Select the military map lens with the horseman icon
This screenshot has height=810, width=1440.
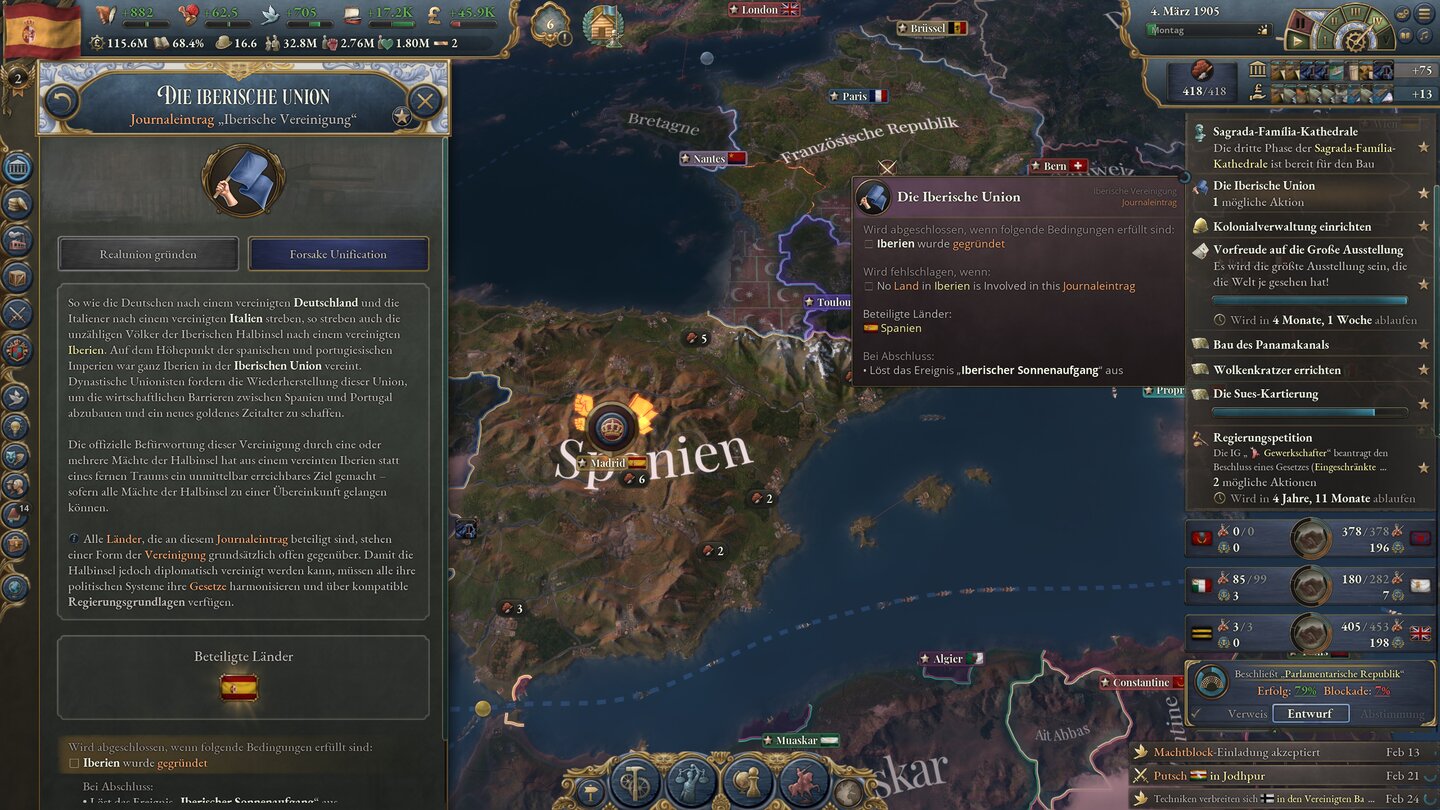tap(803, 781)
